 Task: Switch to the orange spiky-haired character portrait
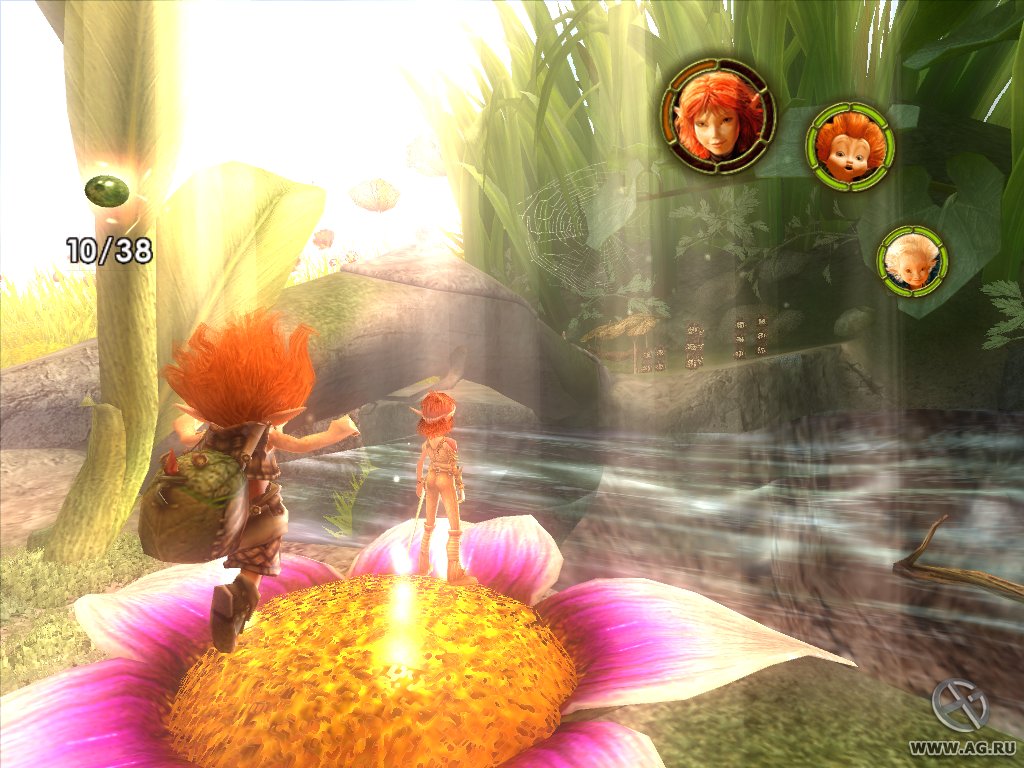850,145
